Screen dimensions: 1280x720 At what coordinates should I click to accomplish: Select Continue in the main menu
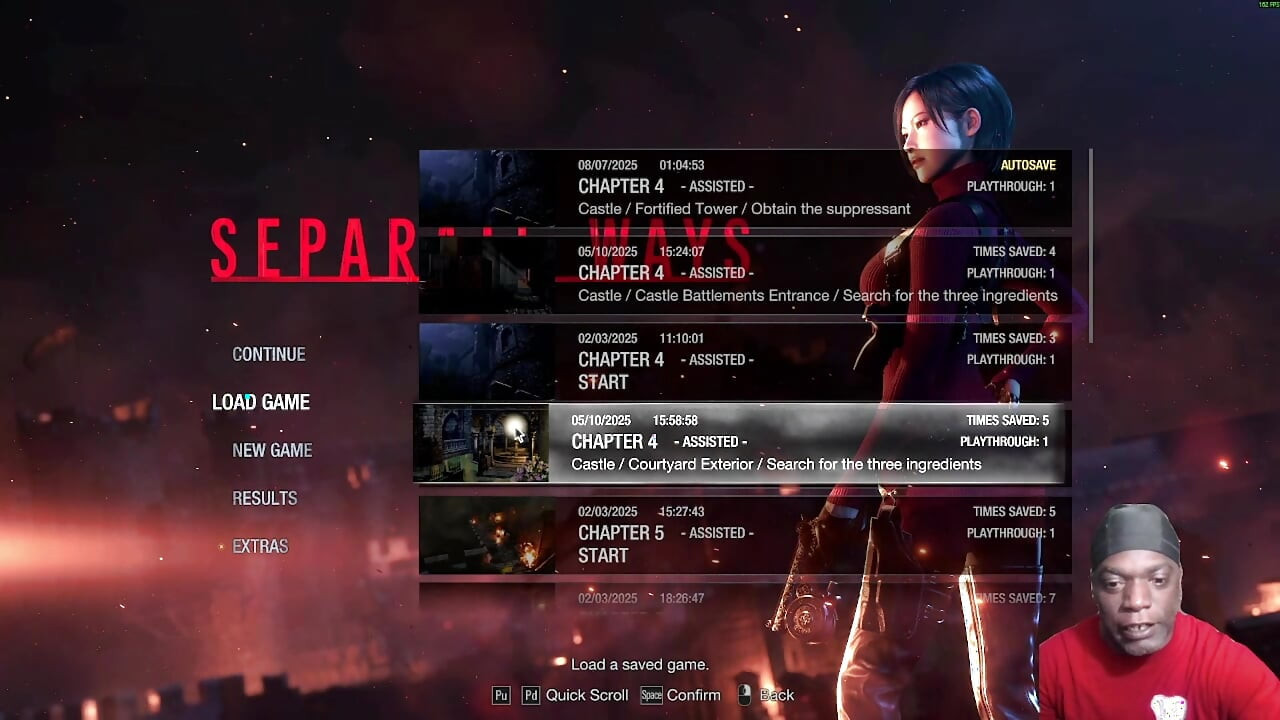268,354
